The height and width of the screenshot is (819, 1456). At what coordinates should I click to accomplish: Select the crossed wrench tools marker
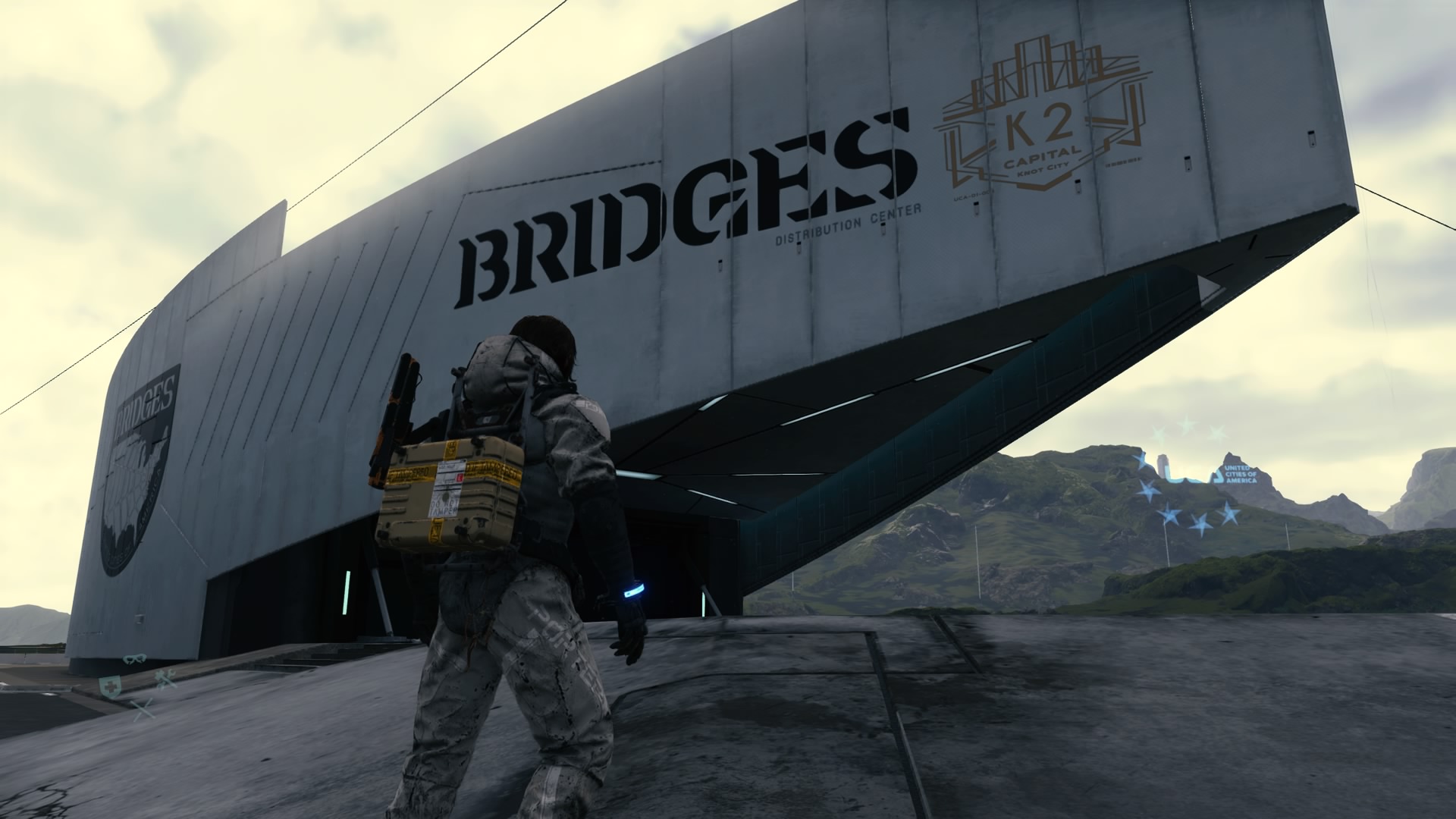(x=165, y=680)
